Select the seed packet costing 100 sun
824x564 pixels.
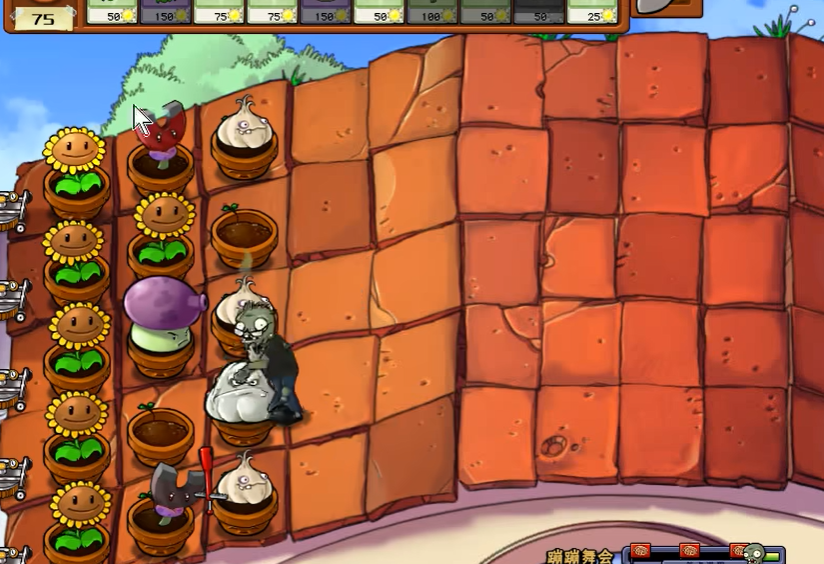432,11
